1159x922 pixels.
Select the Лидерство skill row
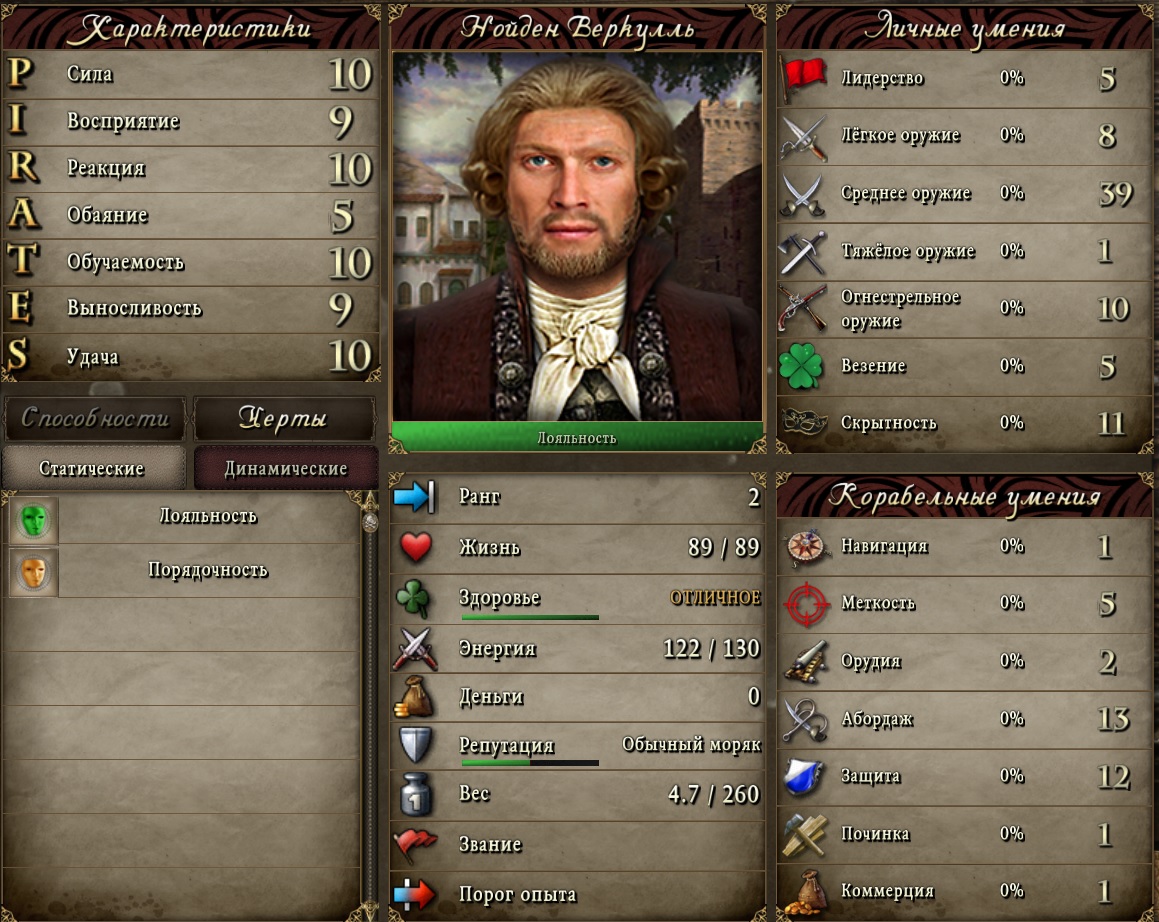[965, 78]
